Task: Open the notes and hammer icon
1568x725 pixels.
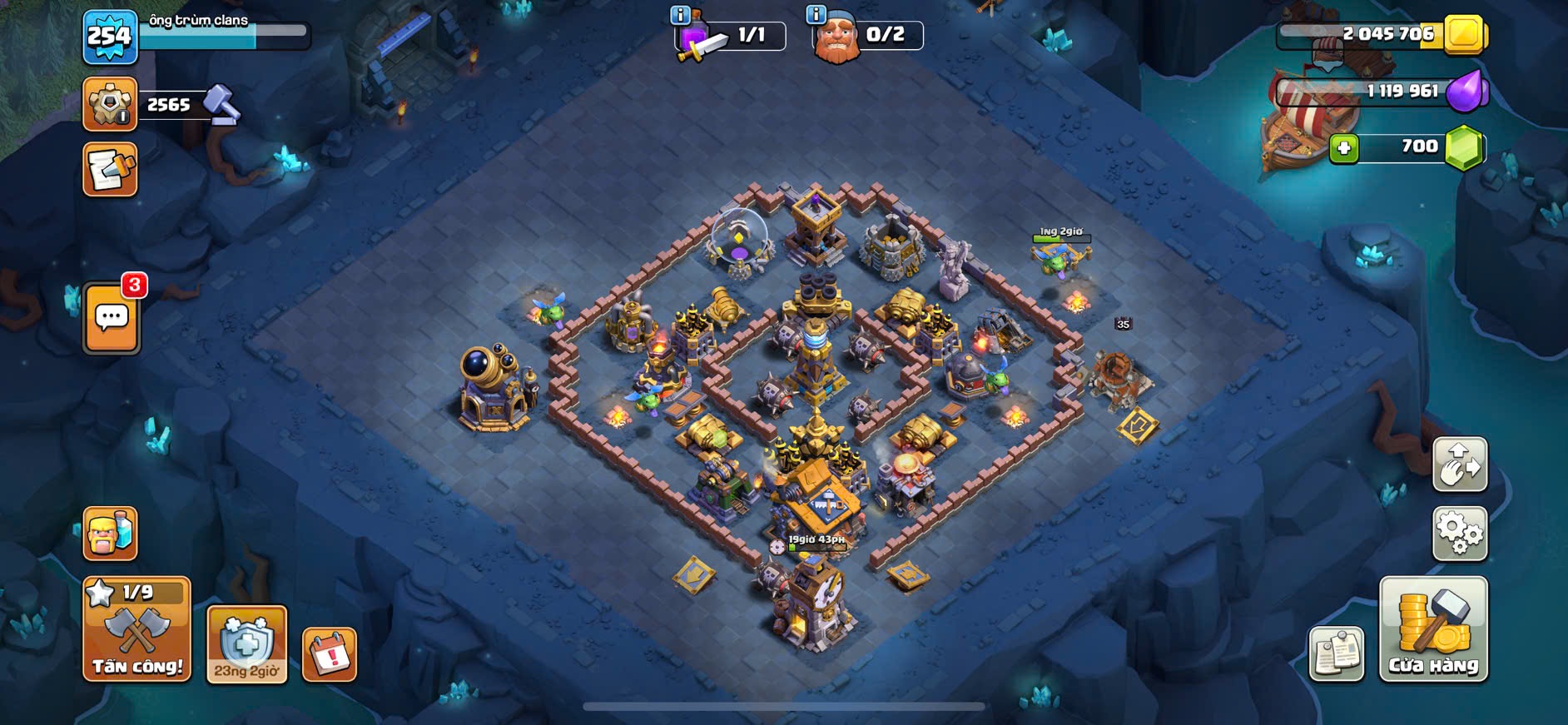Action: tap(110, 170)
